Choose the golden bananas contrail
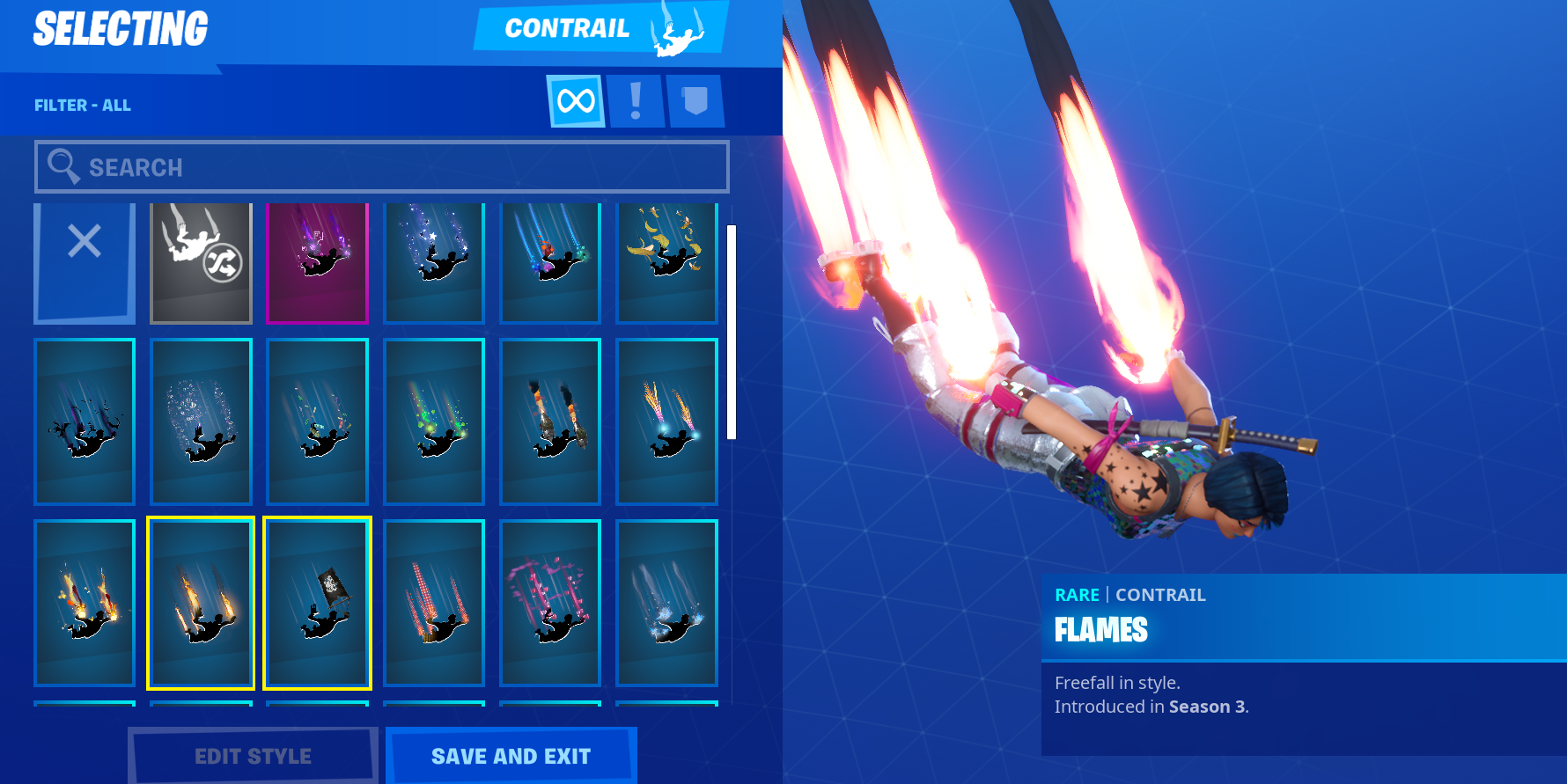This screenshot has height=784, width=1567. (666, 262)
